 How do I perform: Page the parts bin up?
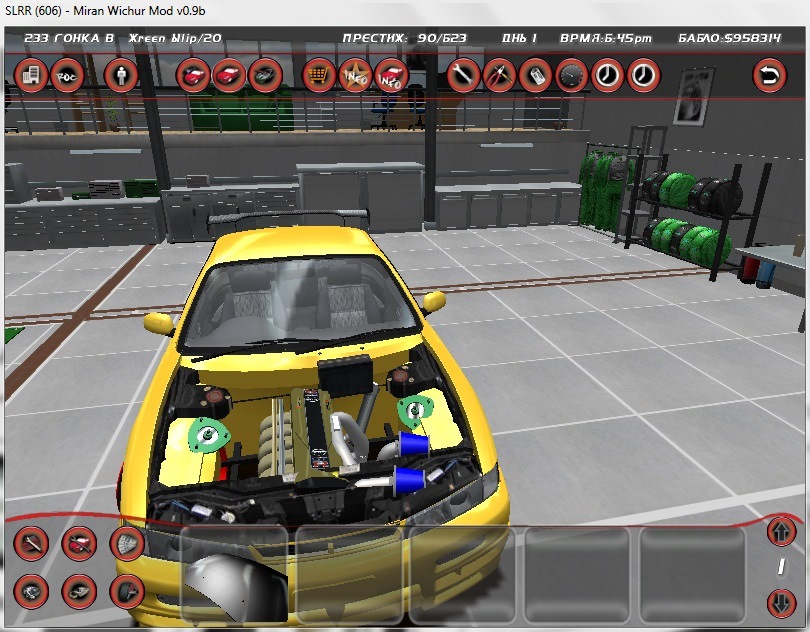coord(781,530)
